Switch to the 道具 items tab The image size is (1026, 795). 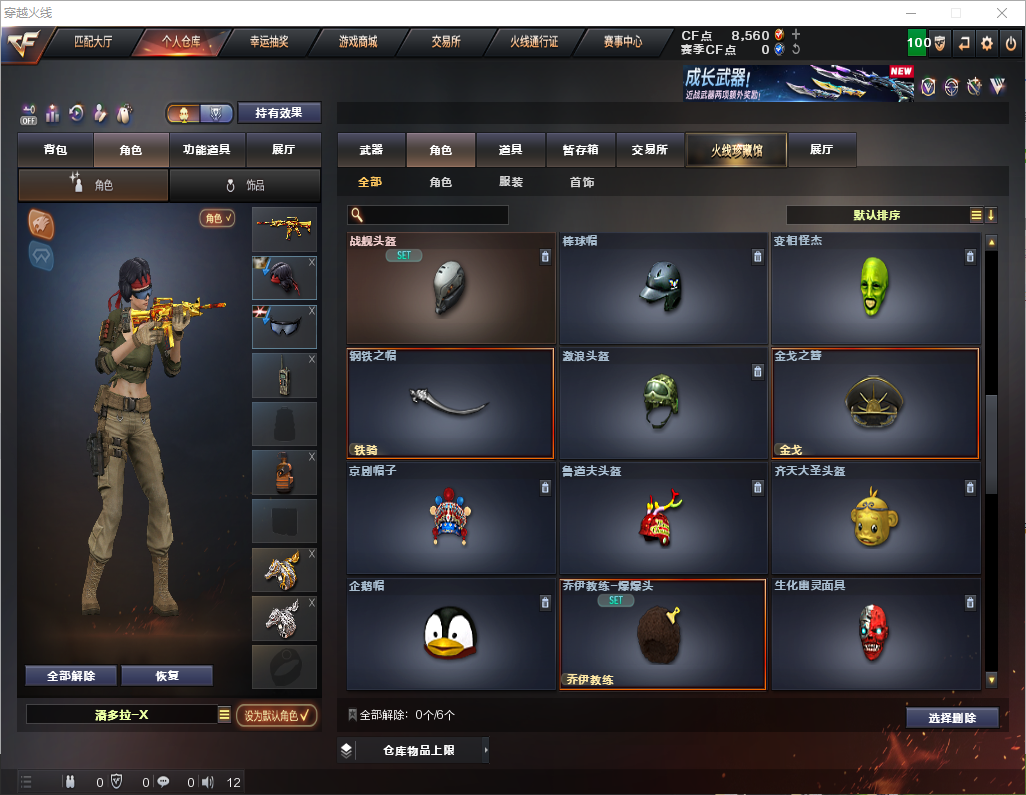[510, 150]
